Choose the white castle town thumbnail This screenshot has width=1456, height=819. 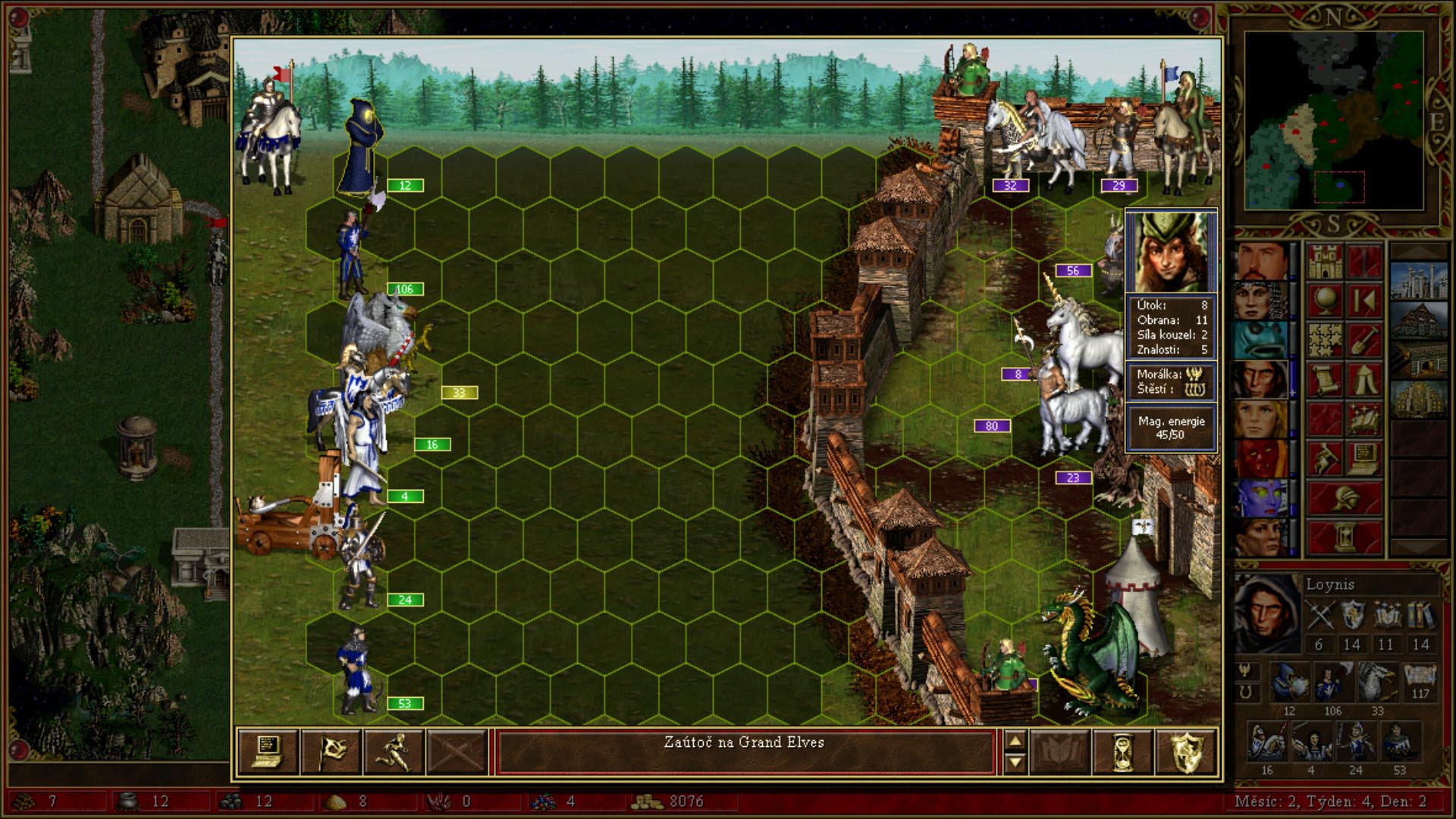(x=1419, y=281)
